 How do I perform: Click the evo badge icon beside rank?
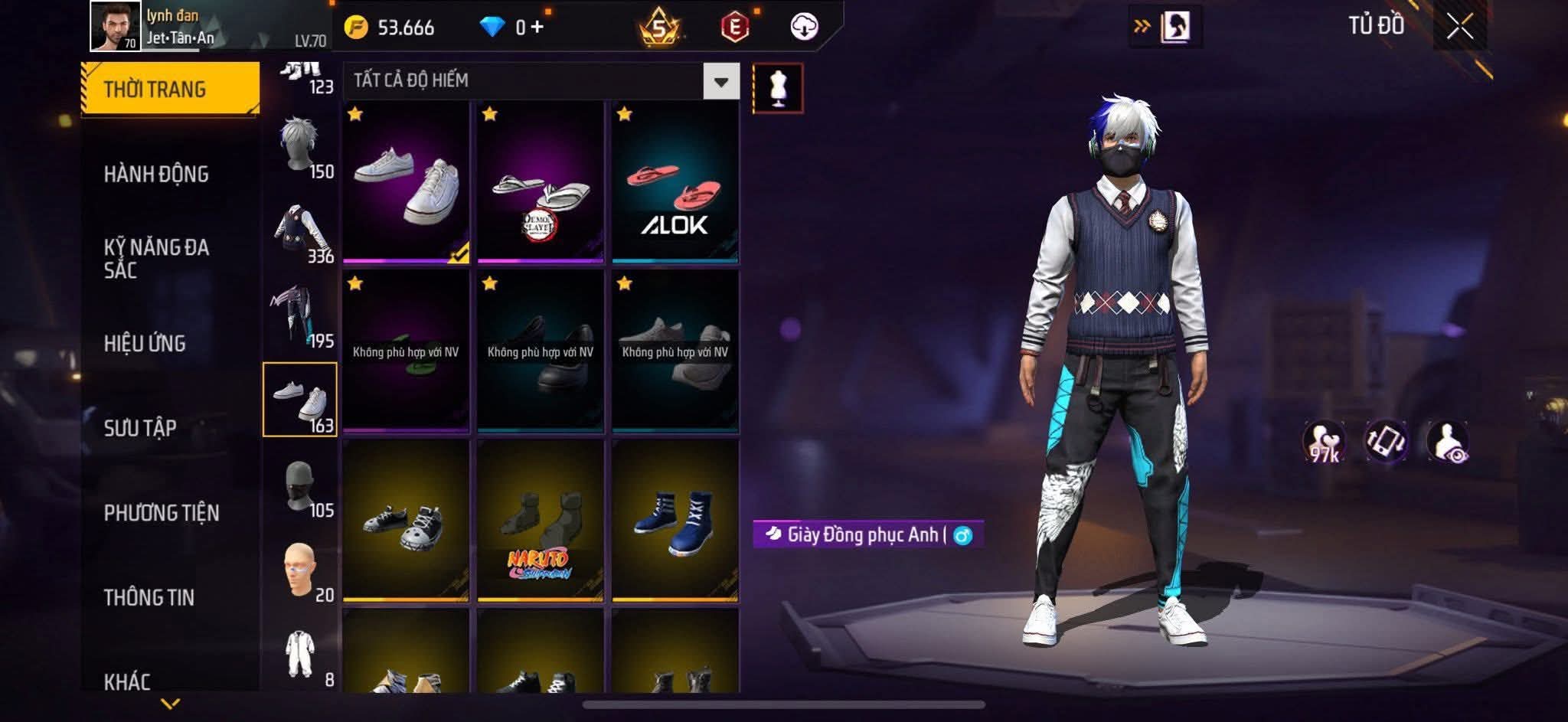[733, 28]
